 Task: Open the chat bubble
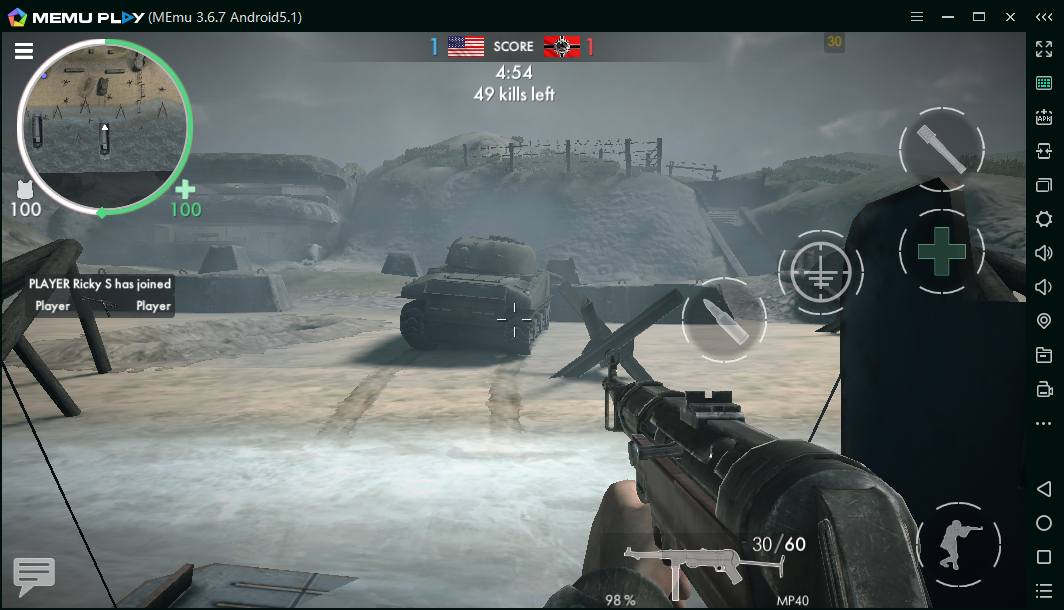34,575
